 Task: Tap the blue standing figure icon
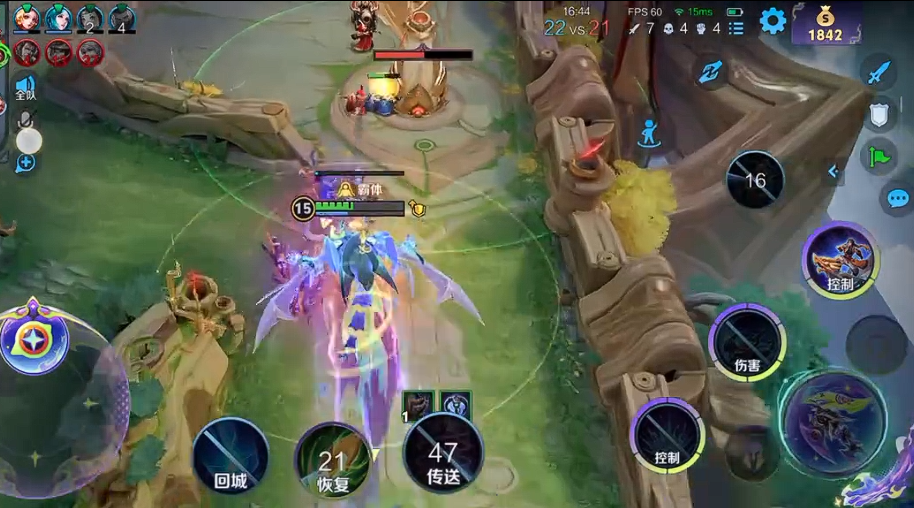(x=650, y=132)
